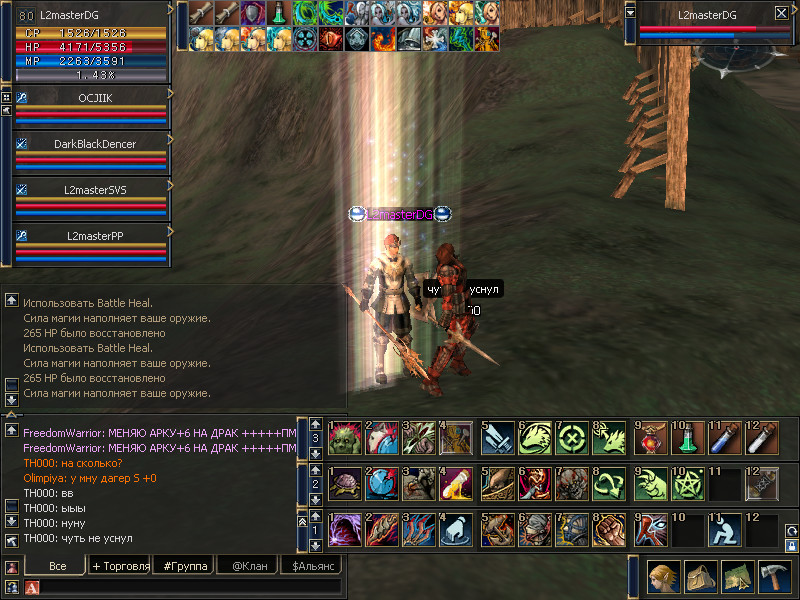The height and width of the screenshot is (600, 800).
Task: Open the world map icon
Action: 735,579
